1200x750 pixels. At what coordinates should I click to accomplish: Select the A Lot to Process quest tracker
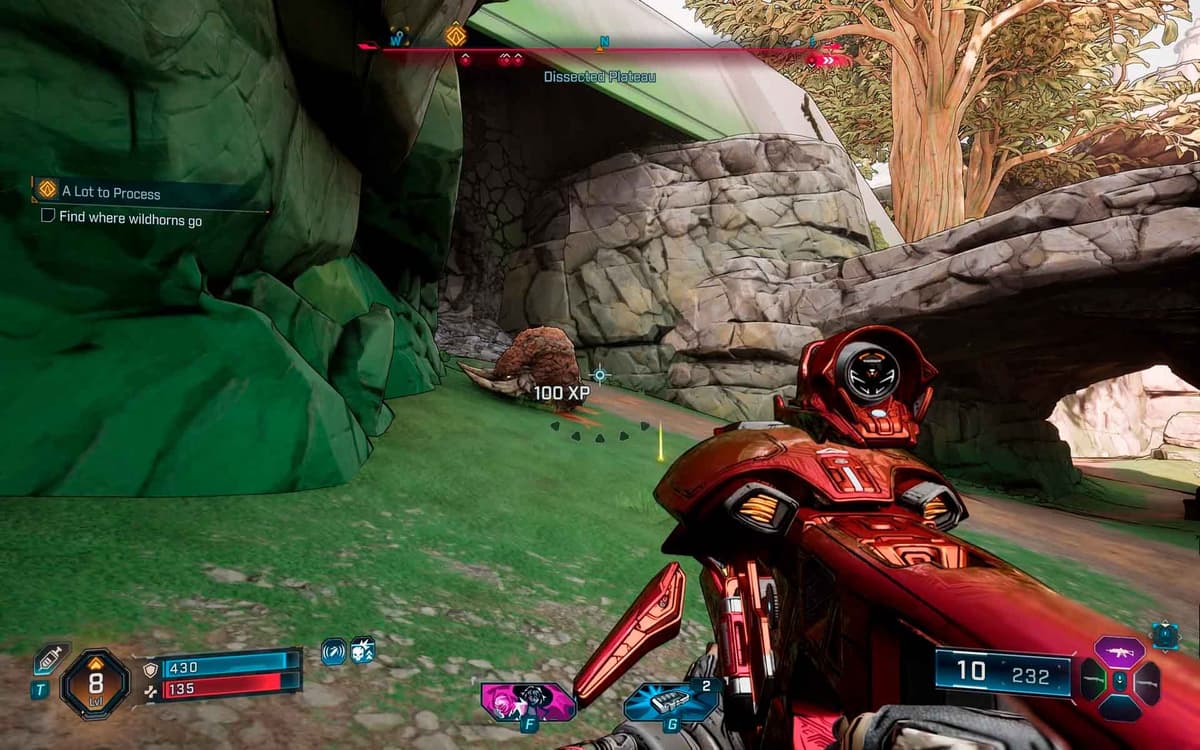tap(110, 192)
